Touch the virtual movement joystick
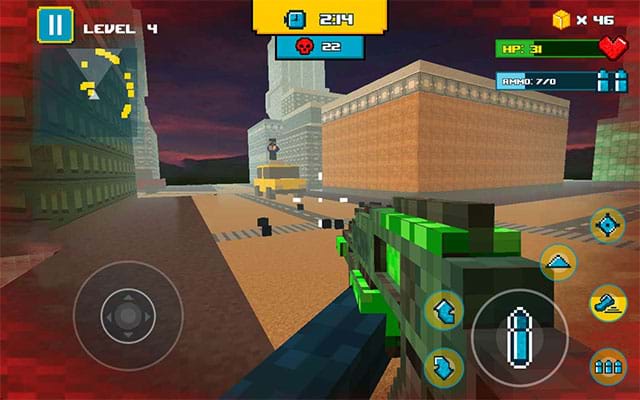The image size is (640, 400). (128, 315)
